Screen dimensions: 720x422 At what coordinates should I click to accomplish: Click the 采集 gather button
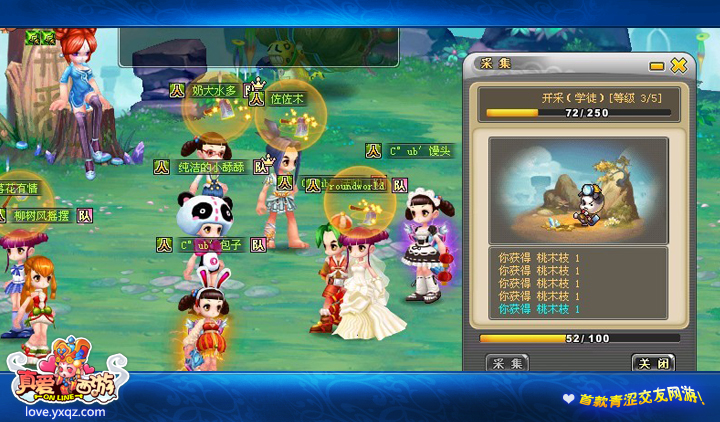point(507,362)
